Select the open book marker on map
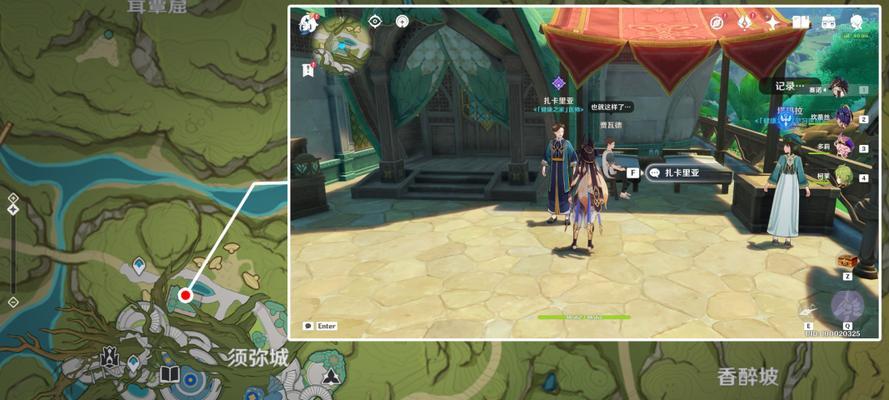 (169, 375)
